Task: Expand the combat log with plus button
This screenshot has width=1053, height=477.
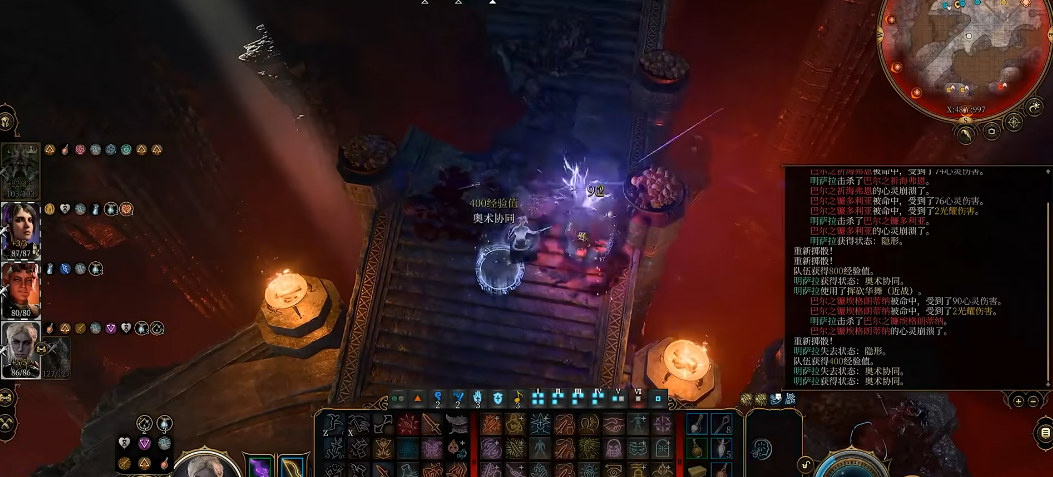Action: 1018,401
